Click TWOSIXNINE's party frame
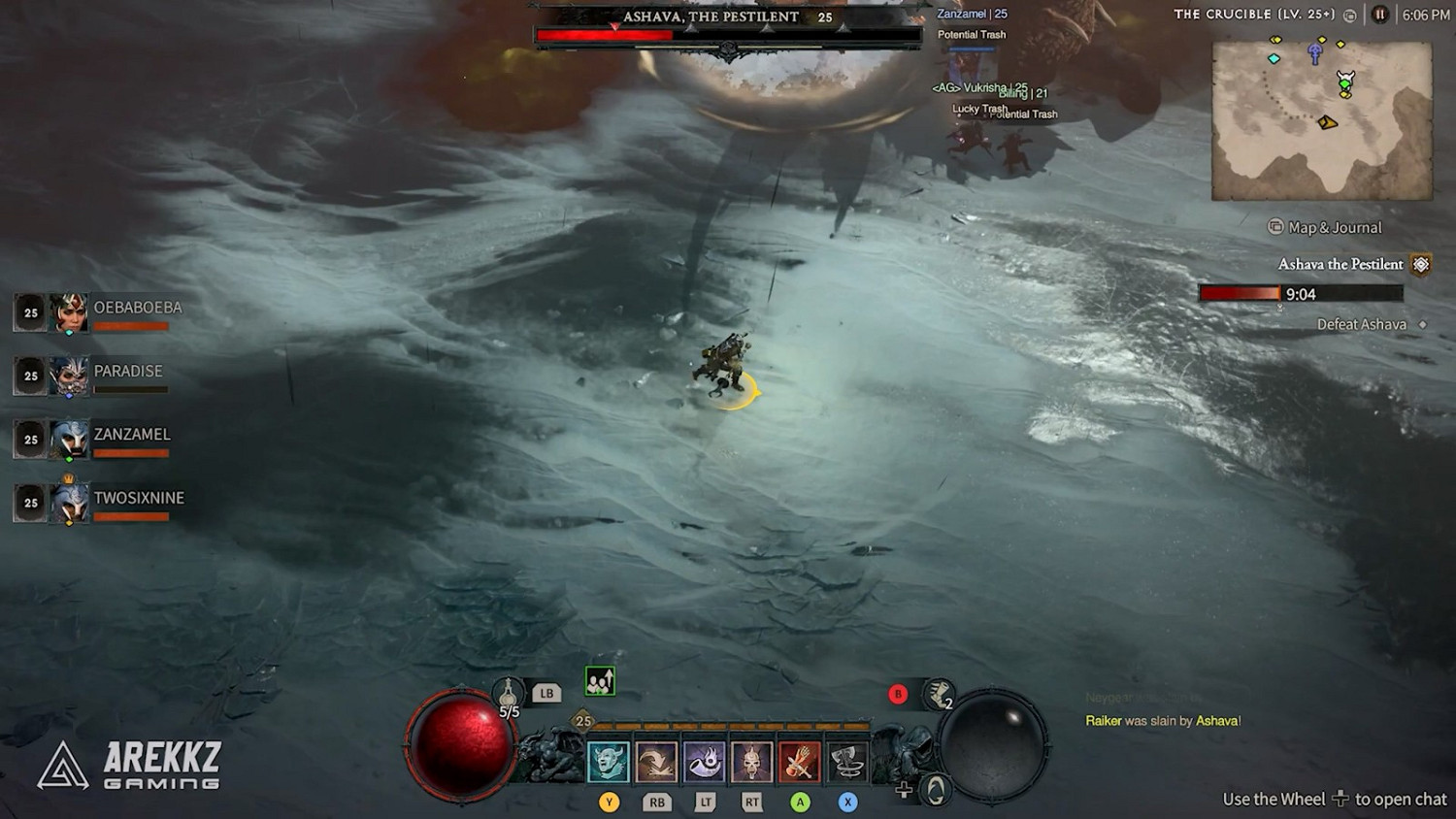 click(68, 503)
